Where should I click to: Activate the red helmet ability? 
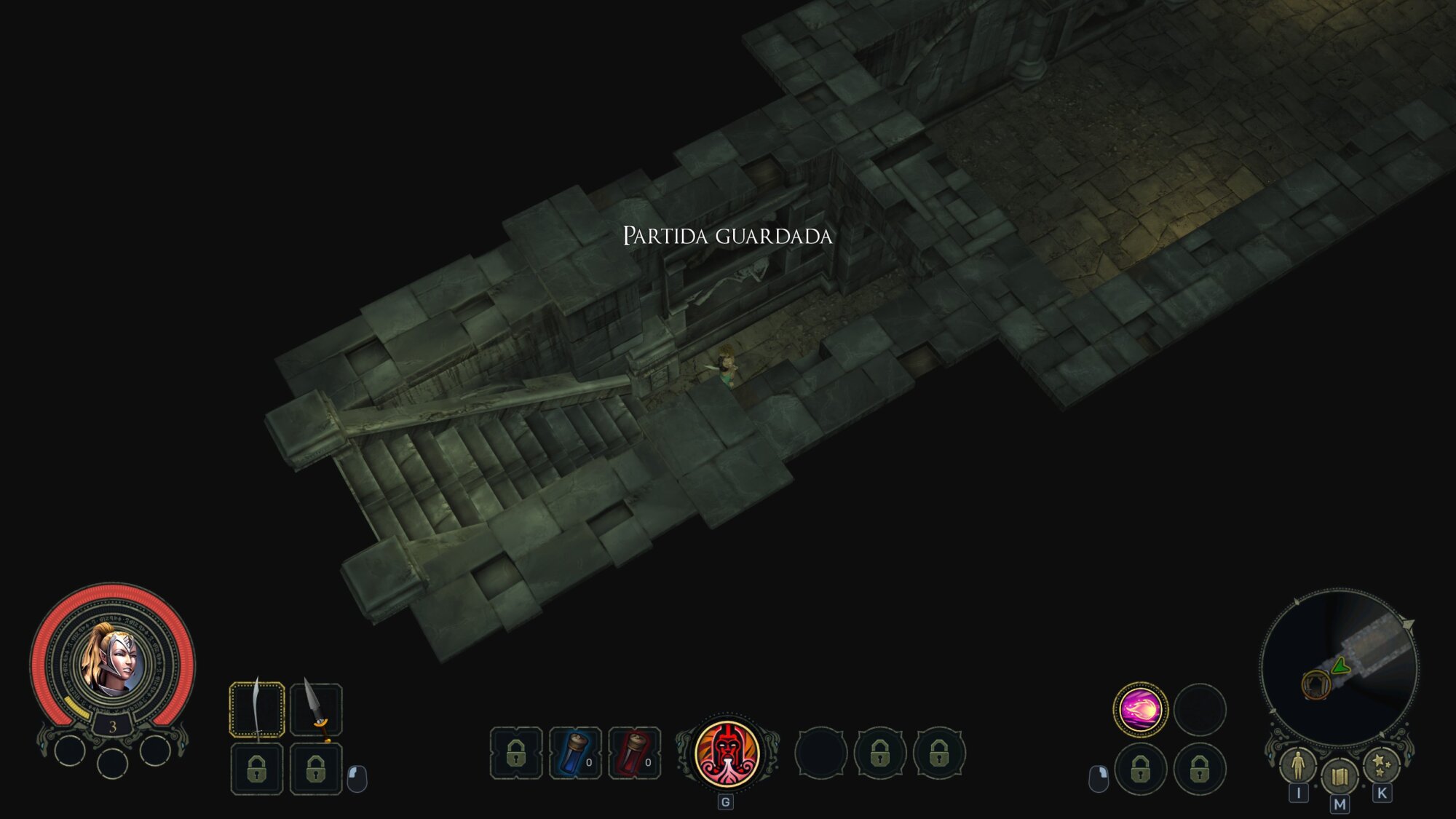(x=727, y=753)
